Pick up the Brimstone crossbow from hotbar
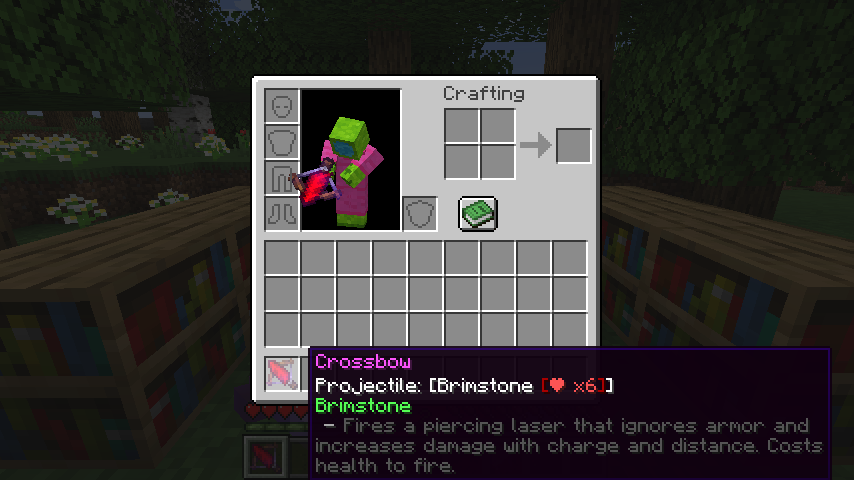The image size is (854, 480). click(x=282, y=373)
